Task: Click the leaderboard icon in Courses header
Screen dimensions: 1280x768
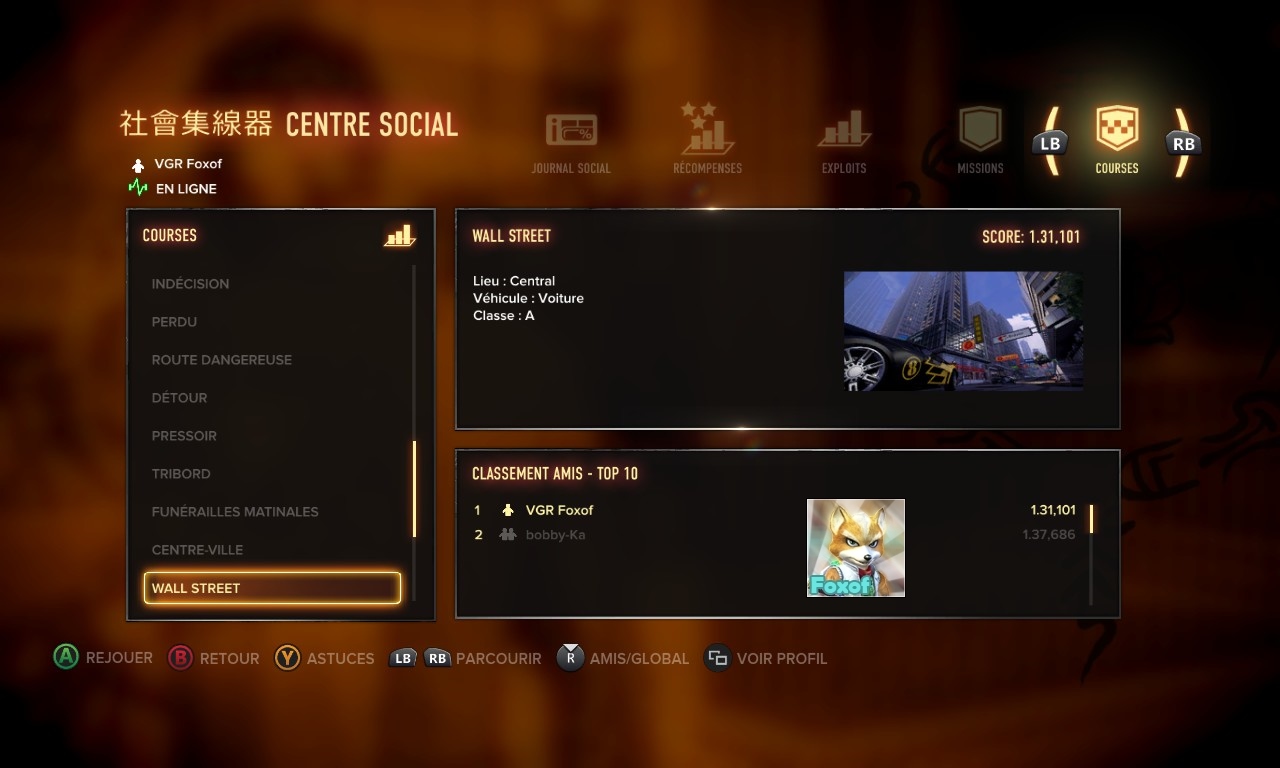Action: click(399, 236)
